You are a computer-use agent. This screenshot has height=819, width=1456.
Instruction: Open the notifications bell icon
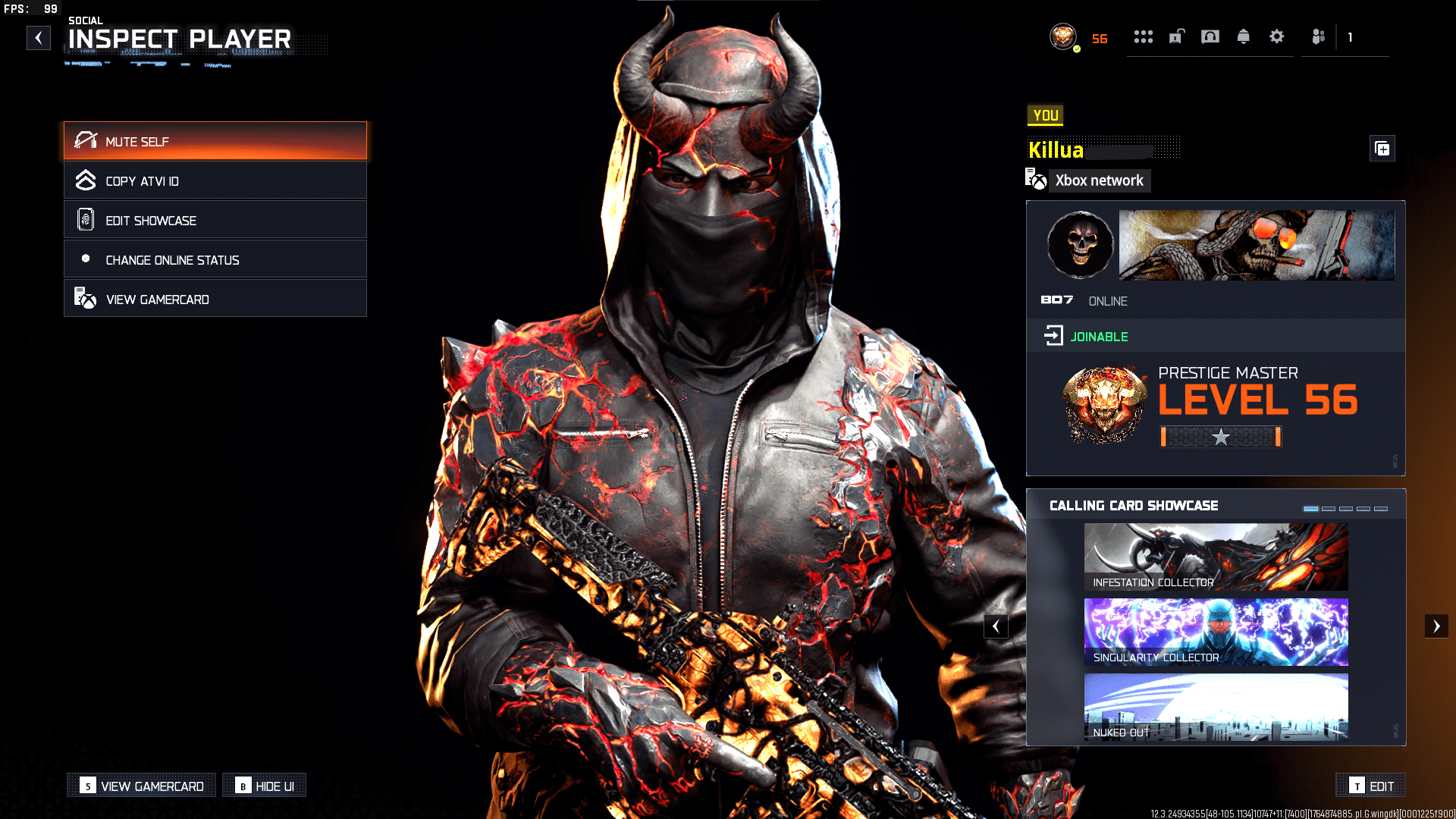[x=1244, y=36]
